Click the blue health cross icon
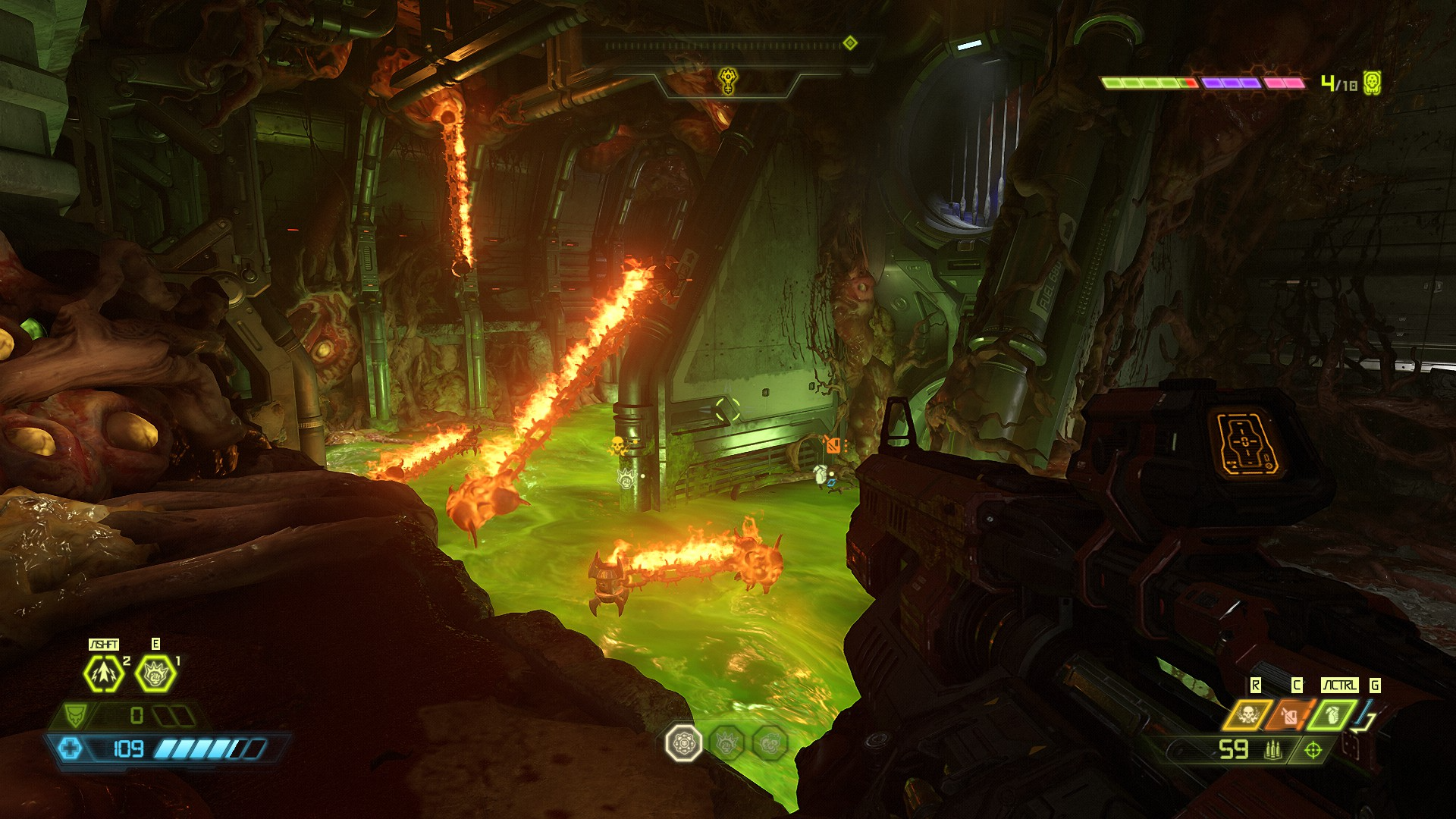This screenshot has height=819, width=1456. pos(71,749)
